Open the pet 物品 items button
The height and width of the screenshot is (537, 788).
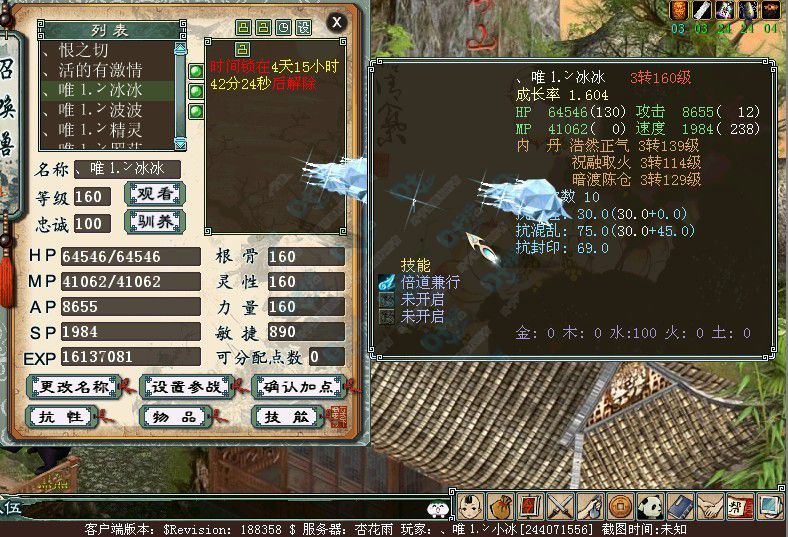[173, 416]
